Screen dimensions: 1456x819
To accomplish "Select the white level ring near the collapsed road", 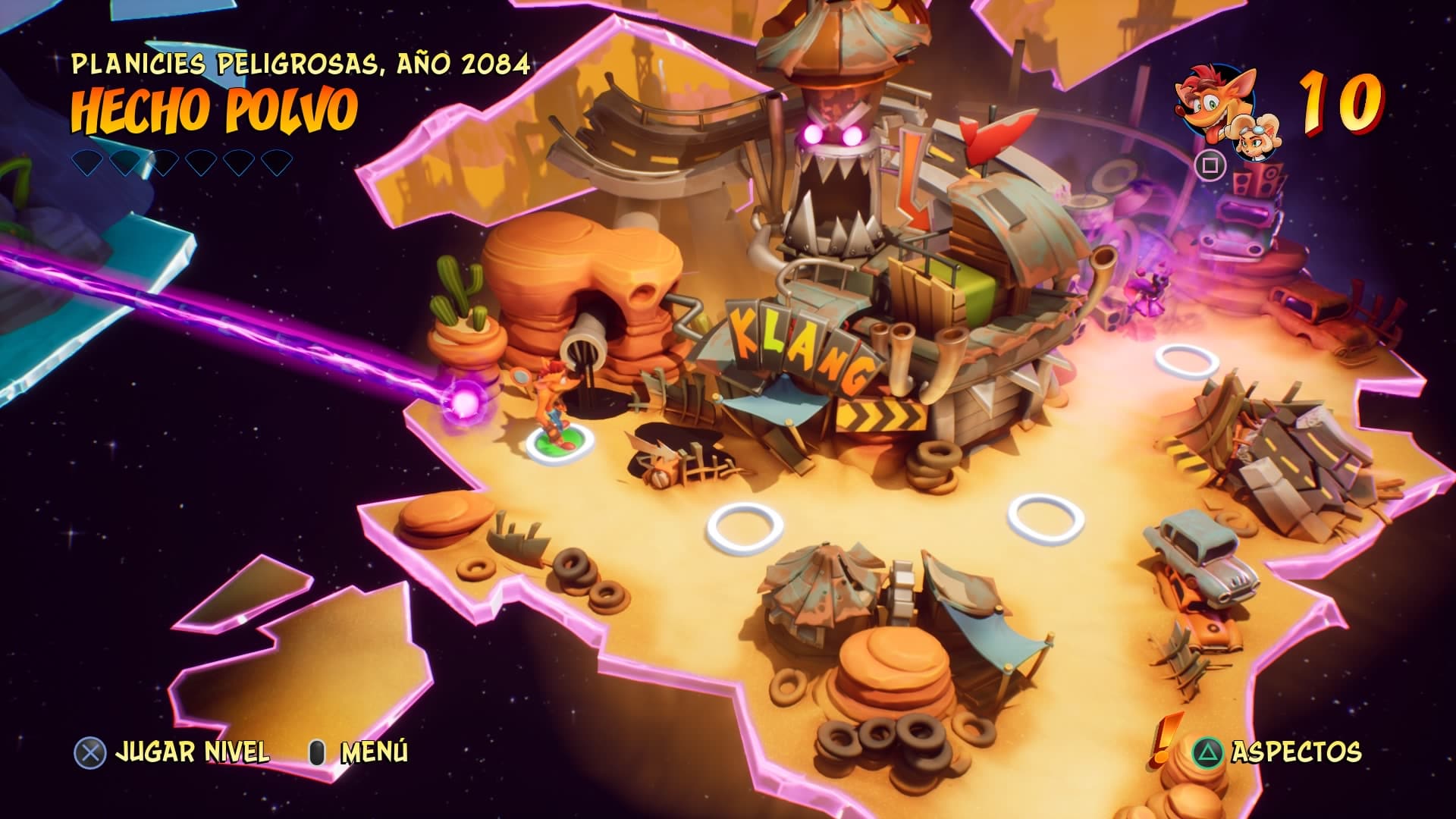I will [1186, 360].
